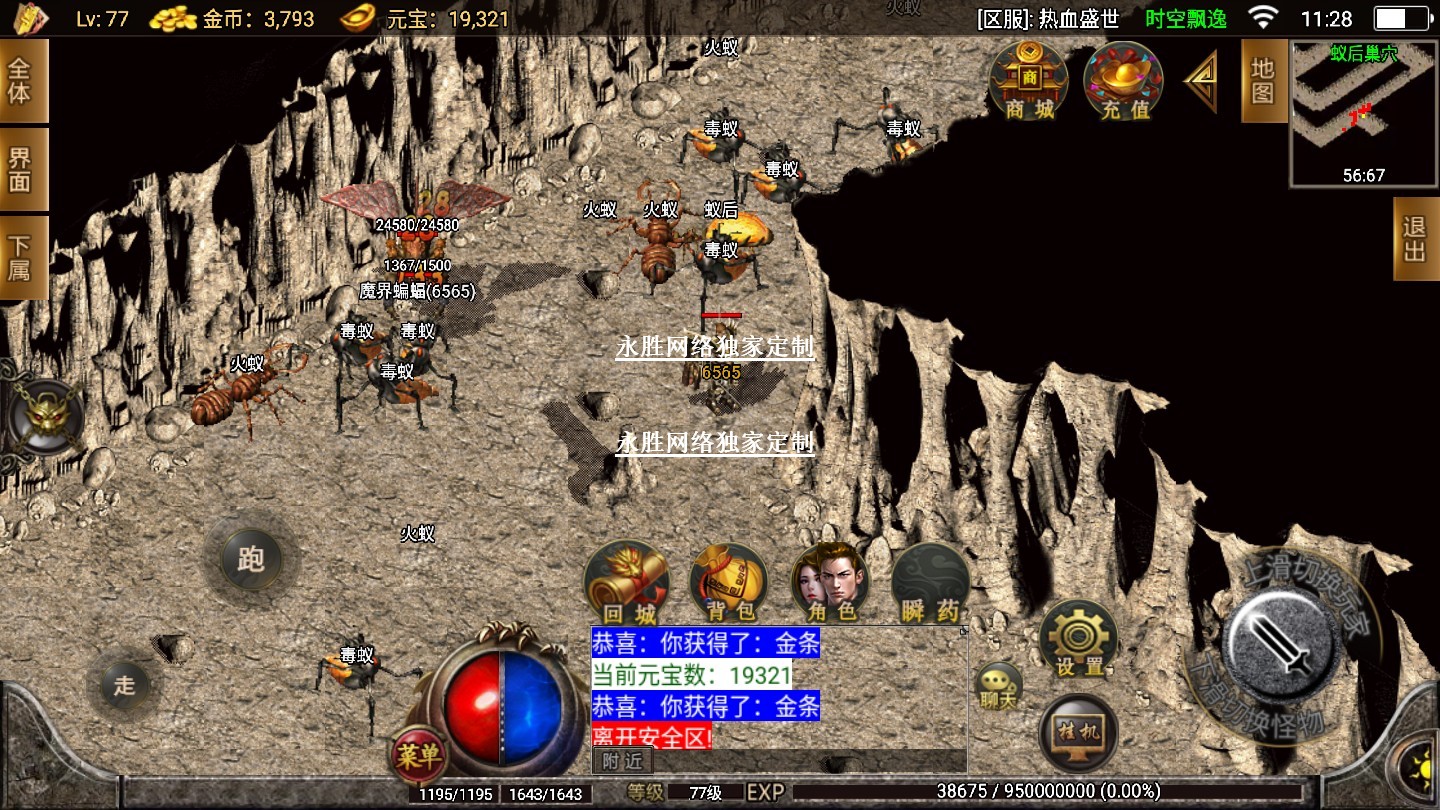Open the 菜单 menu
The image size is (1440, 810).
pyautogui.click(x=417, y=756)
